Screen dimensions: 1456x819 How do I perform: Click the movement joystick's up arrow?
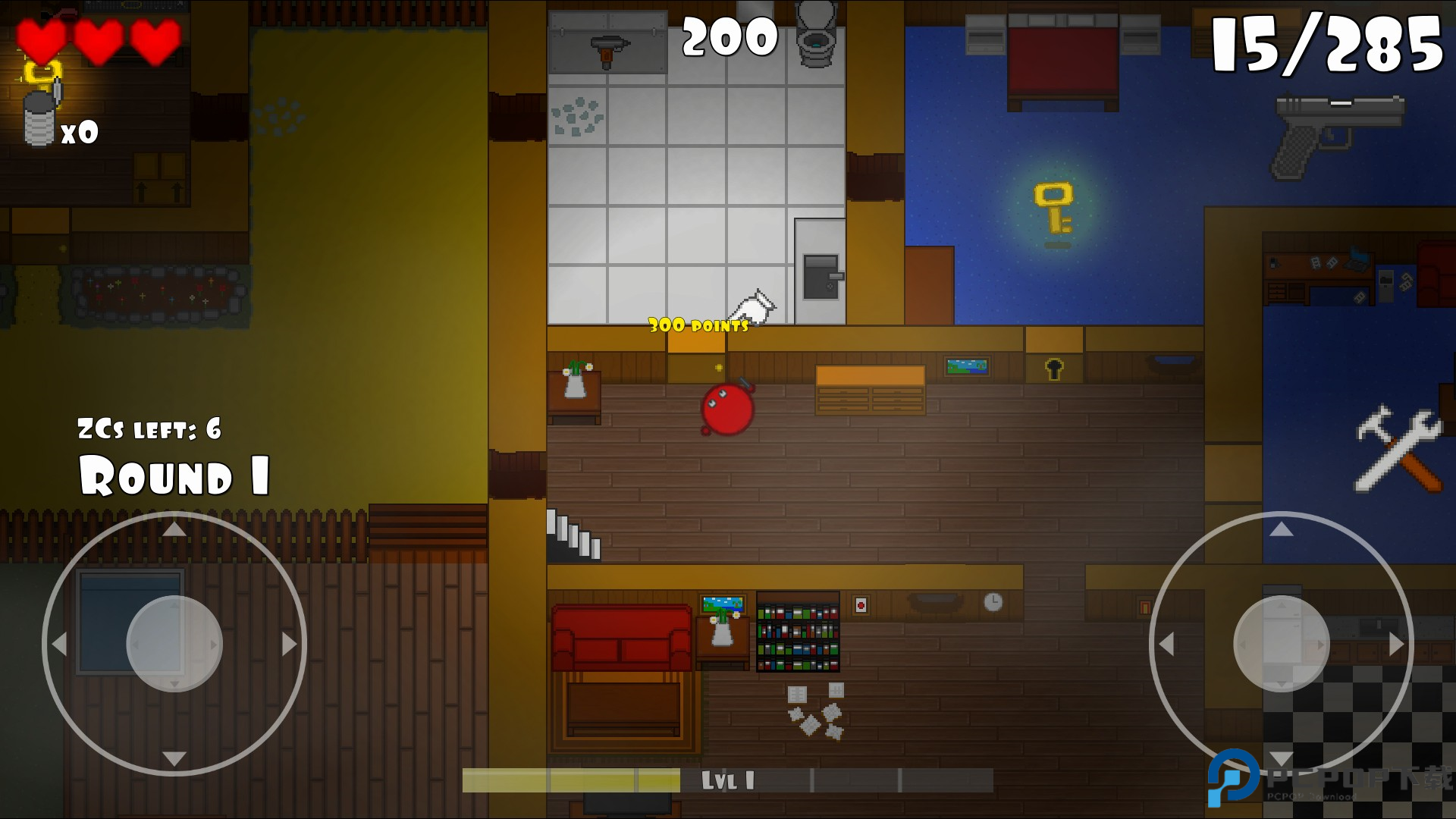[174, 529]
